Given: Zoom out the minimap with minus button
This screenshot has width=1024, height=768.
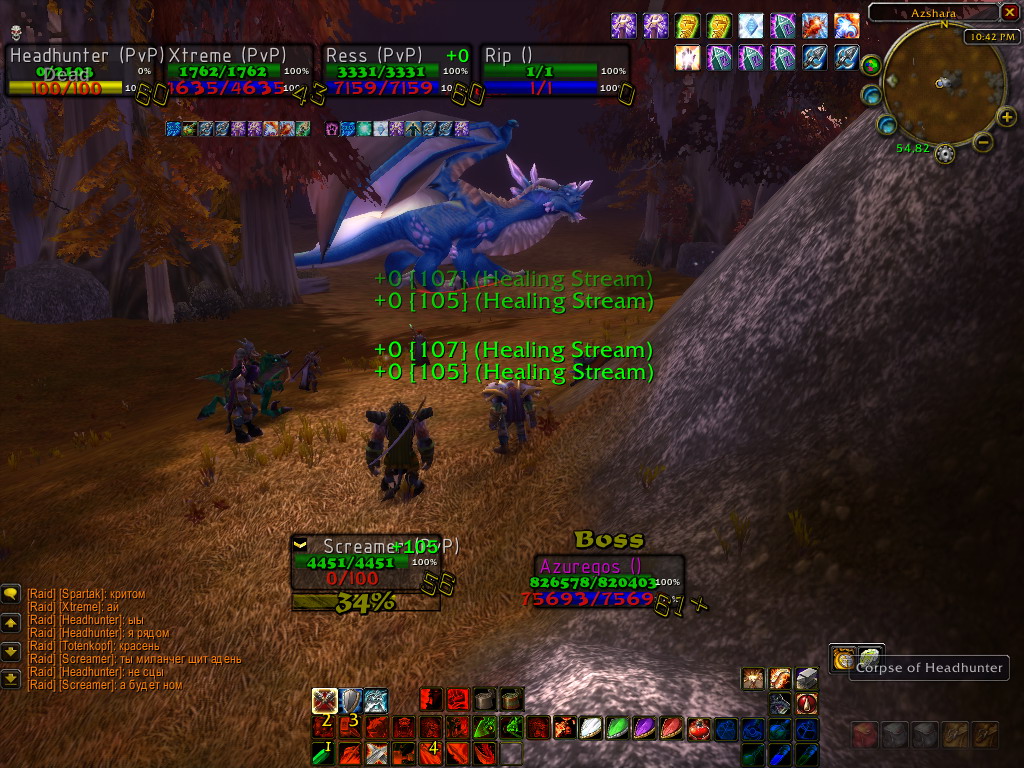Looking at the screenshot, I should [x=982, y=142].
